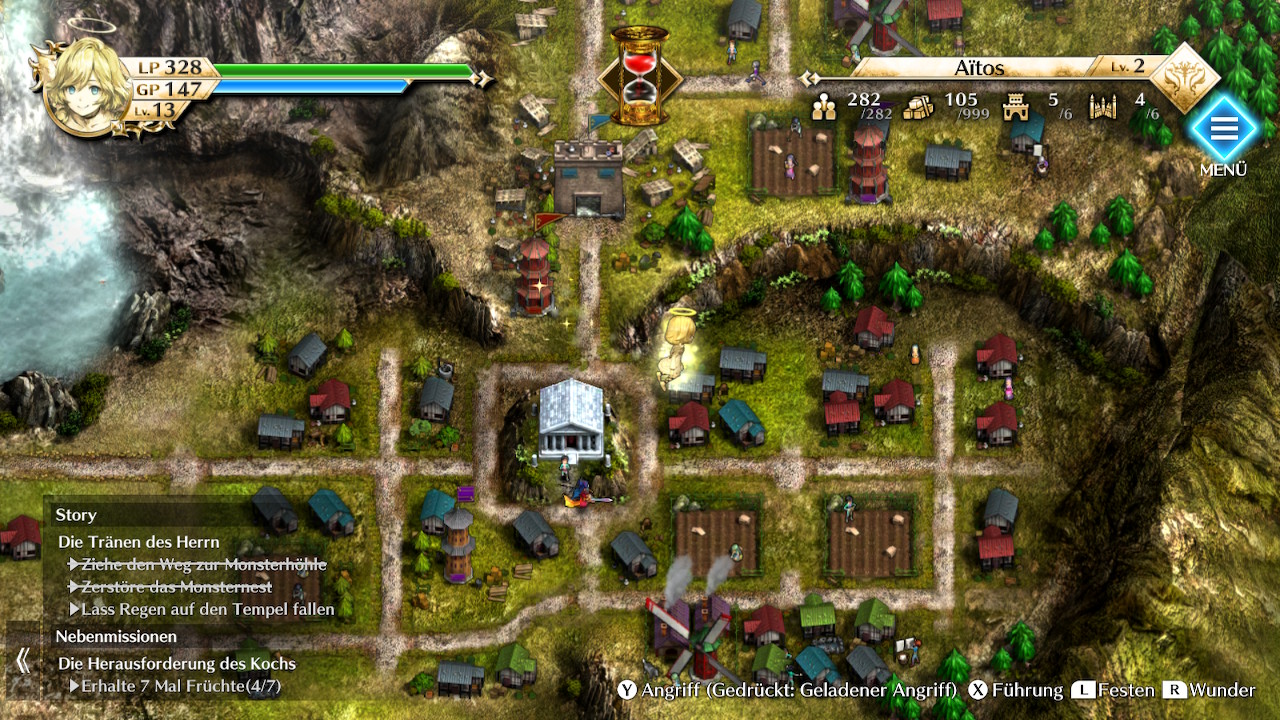
Task: Click the red hourglass icon
Action: click(x=639, y=76)
